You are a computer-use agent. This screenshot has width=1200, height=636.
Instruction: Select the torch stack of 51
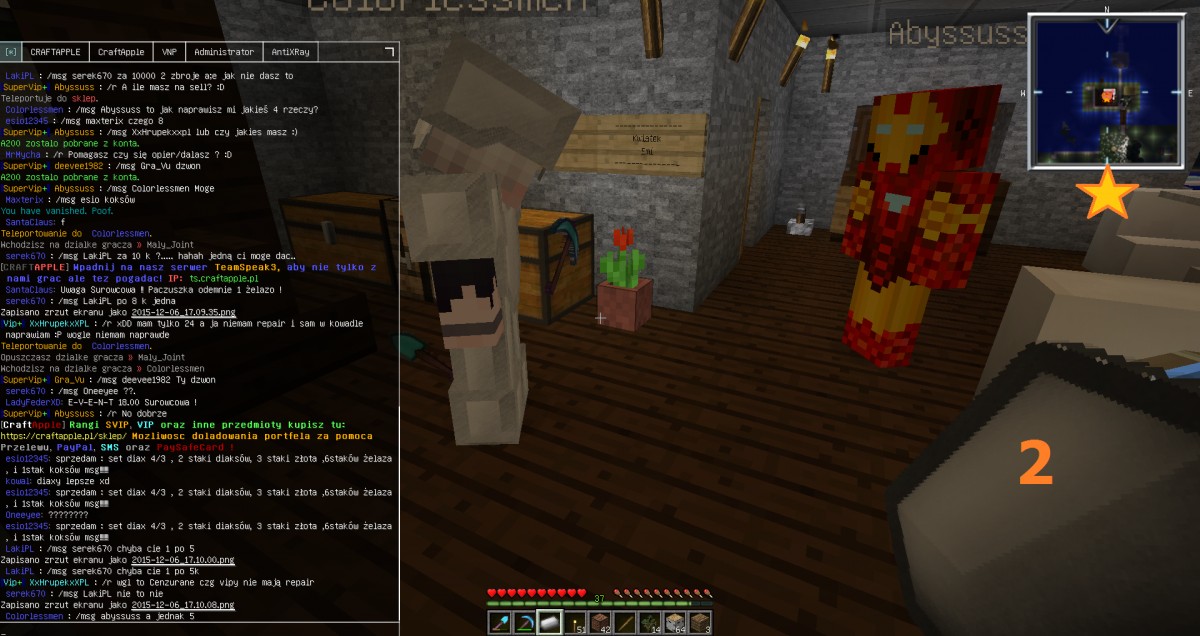575,622
